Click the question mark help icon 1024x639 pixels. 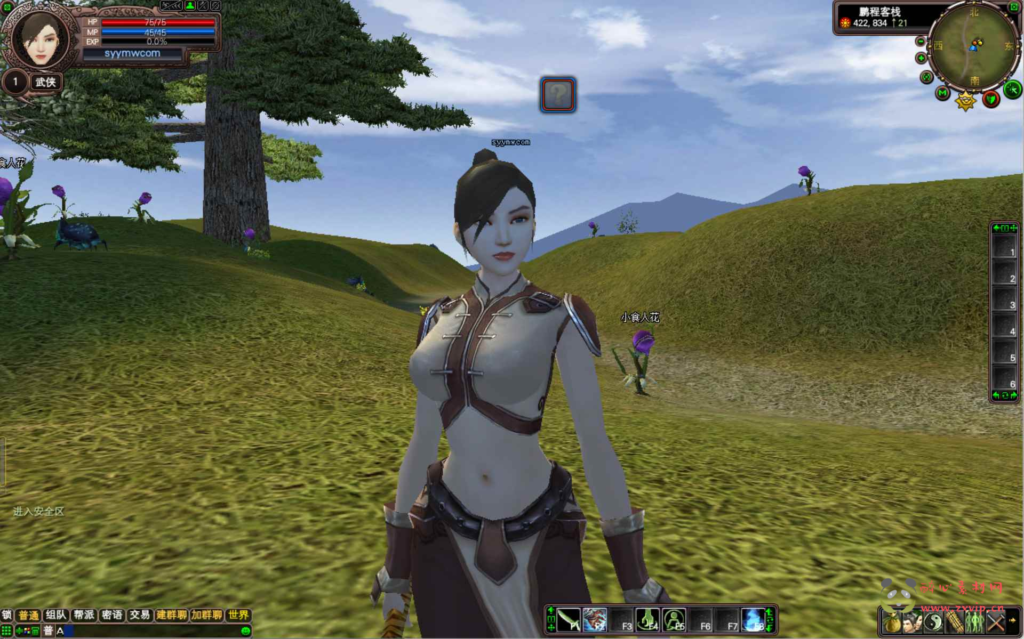coord(558,95)
